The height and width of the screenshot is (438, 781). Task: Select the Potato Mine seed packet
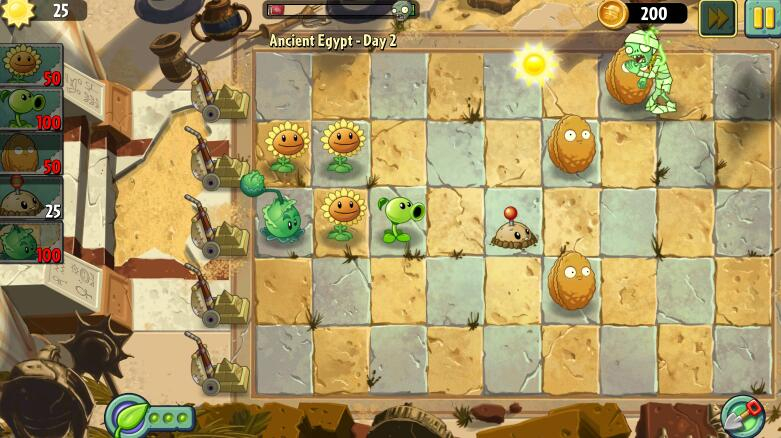(30, 197)
